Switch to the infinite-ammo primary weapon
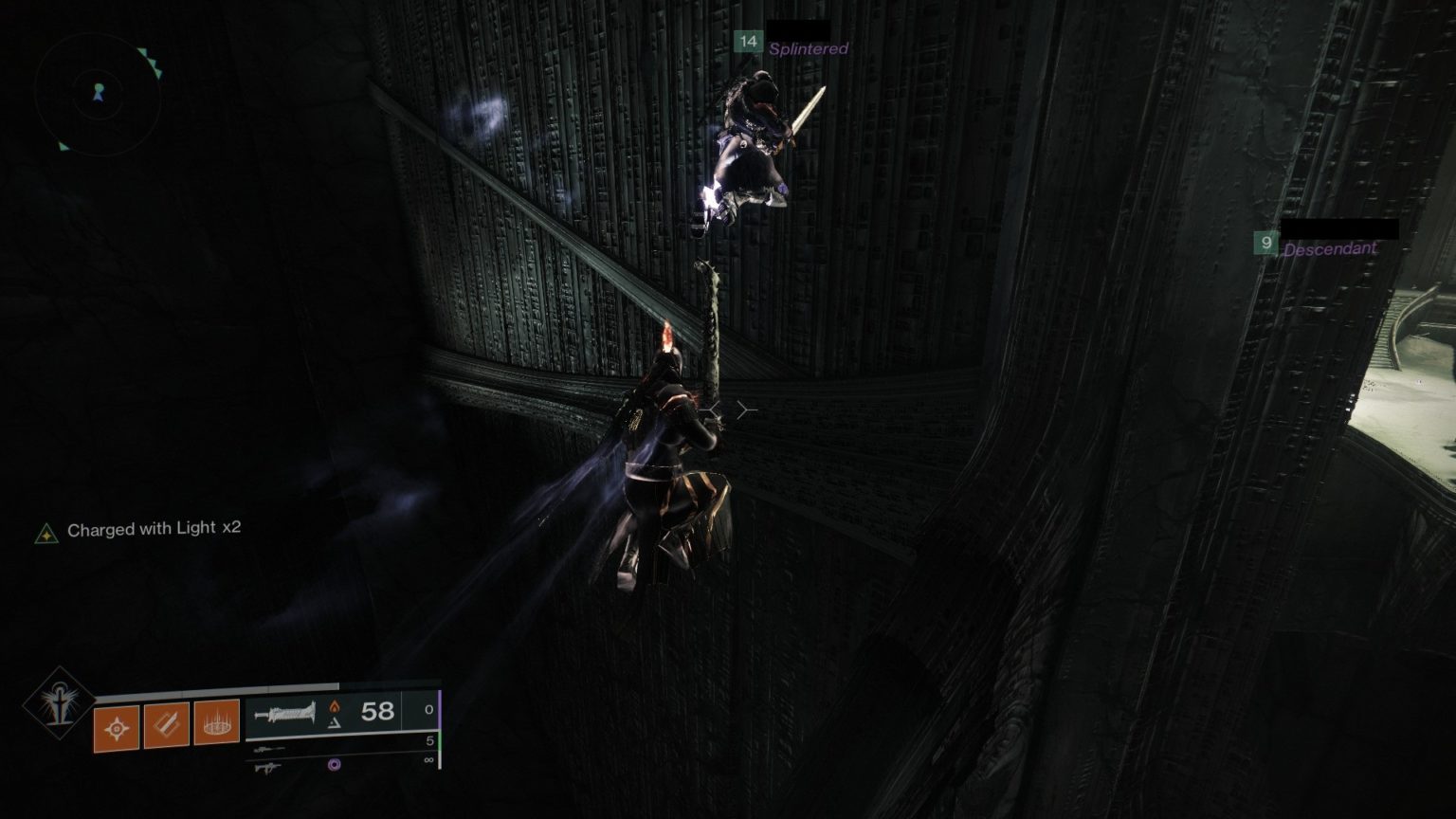1456x819 pixels. pyautogui.click(x=269, y=766)
